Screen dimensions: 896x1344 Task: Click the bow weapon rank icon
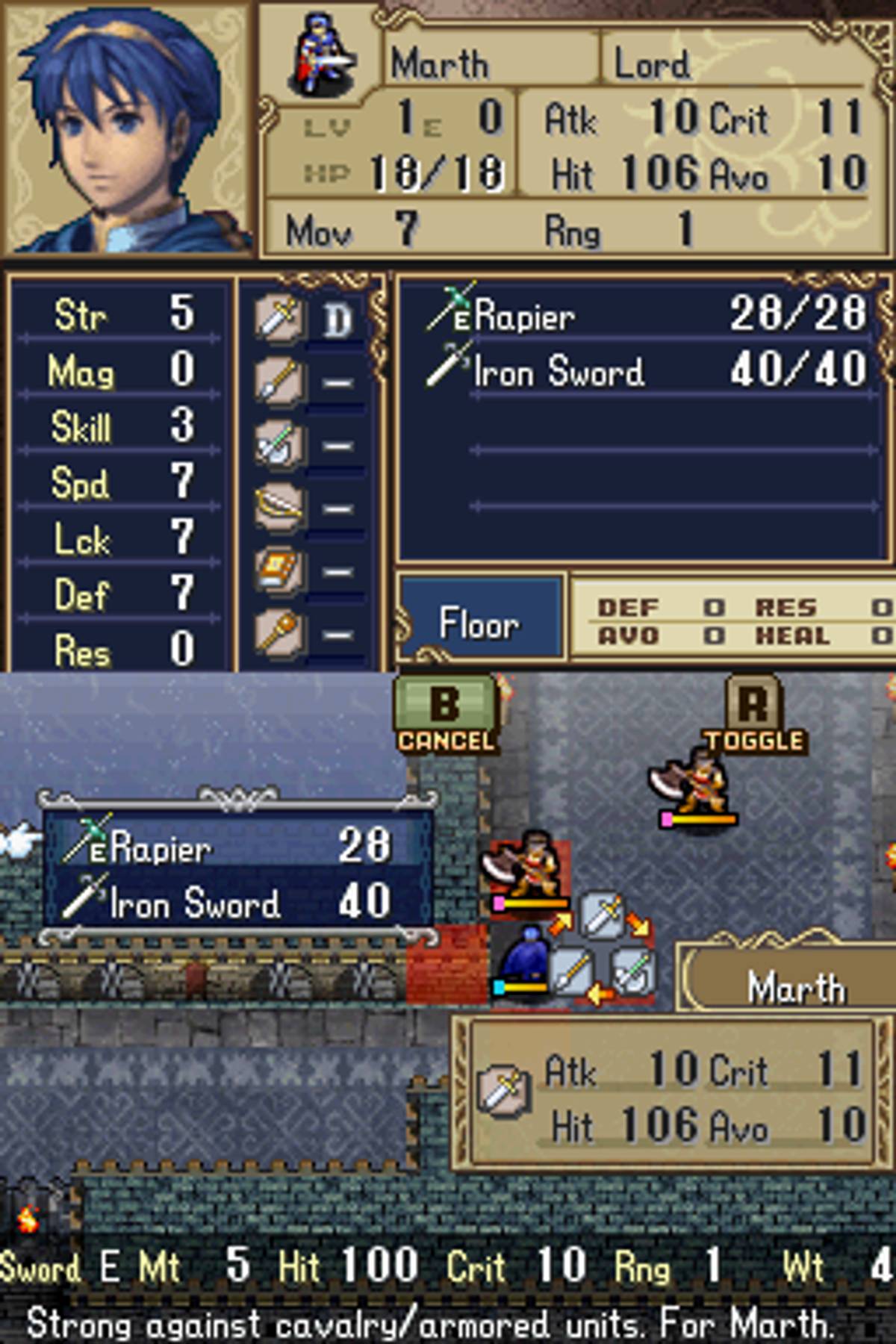click(x=279, y=508)
